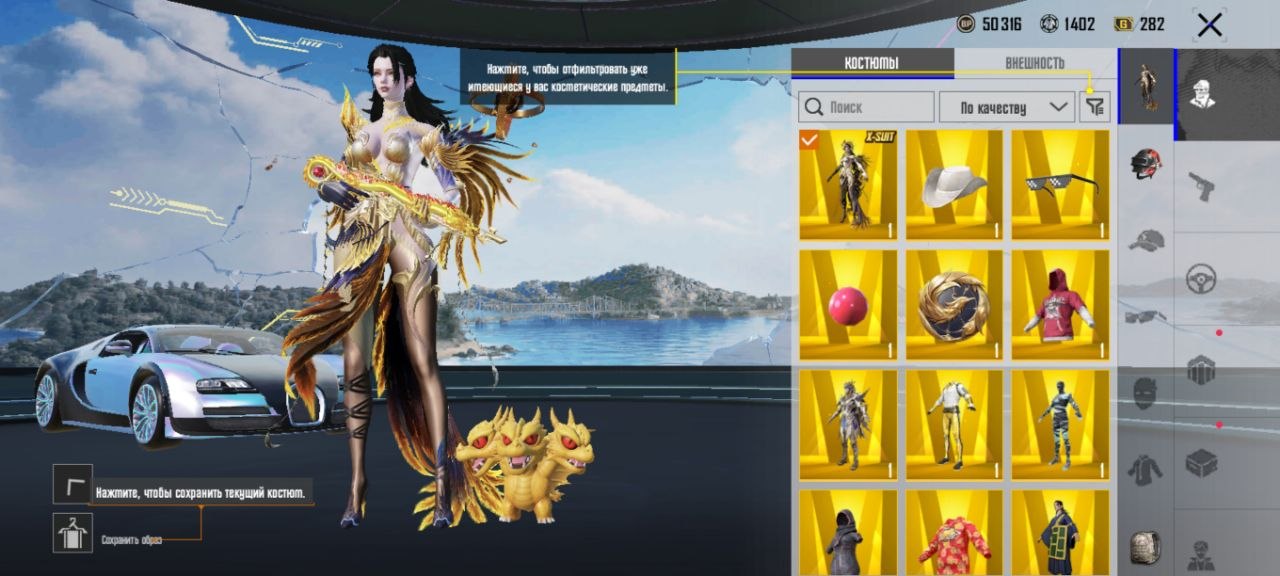Click Сохранить образ hanger button
Screen dimensions: 1280x576
tap(72, 532)
